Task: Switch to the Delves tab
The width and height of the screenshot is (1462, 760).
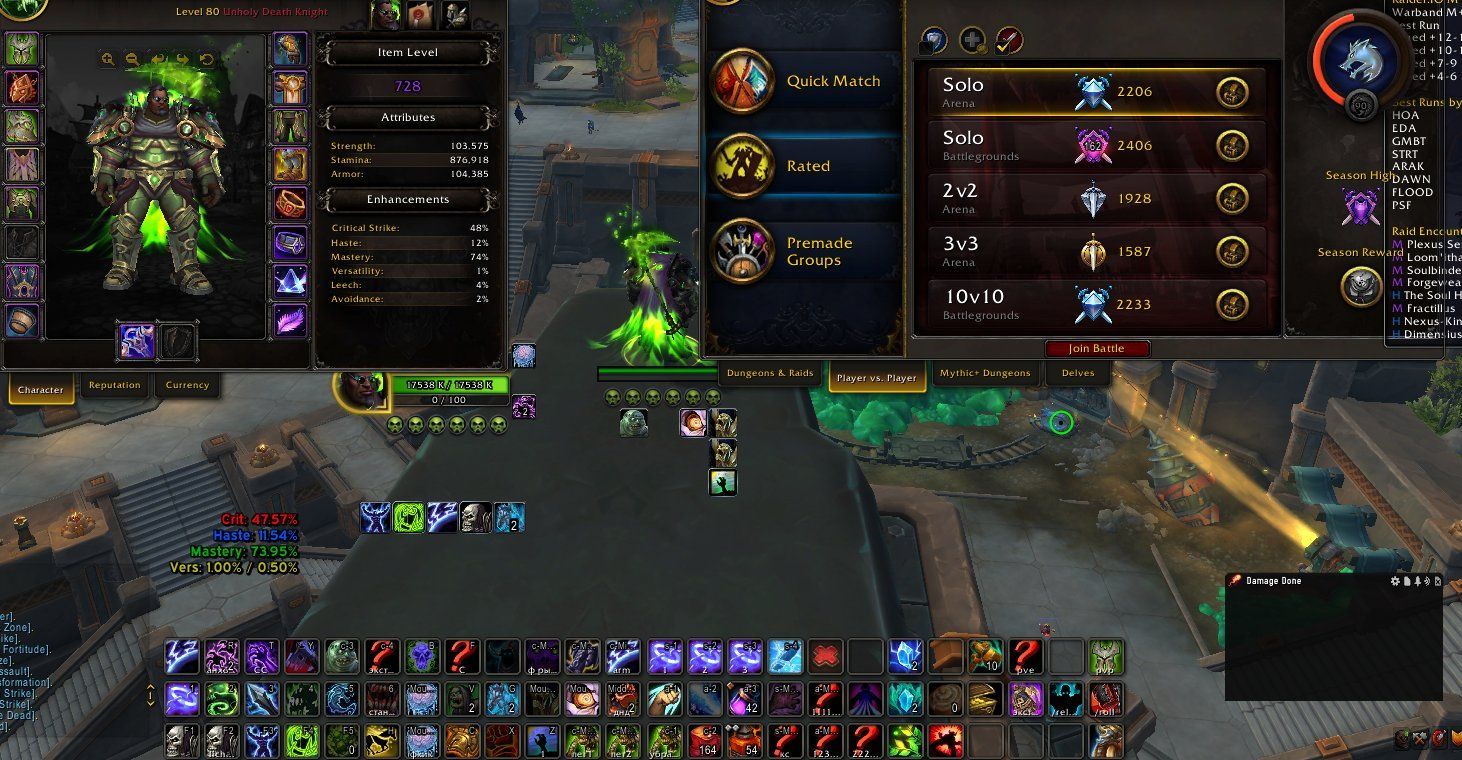Action: click(x=1077, y=374)
